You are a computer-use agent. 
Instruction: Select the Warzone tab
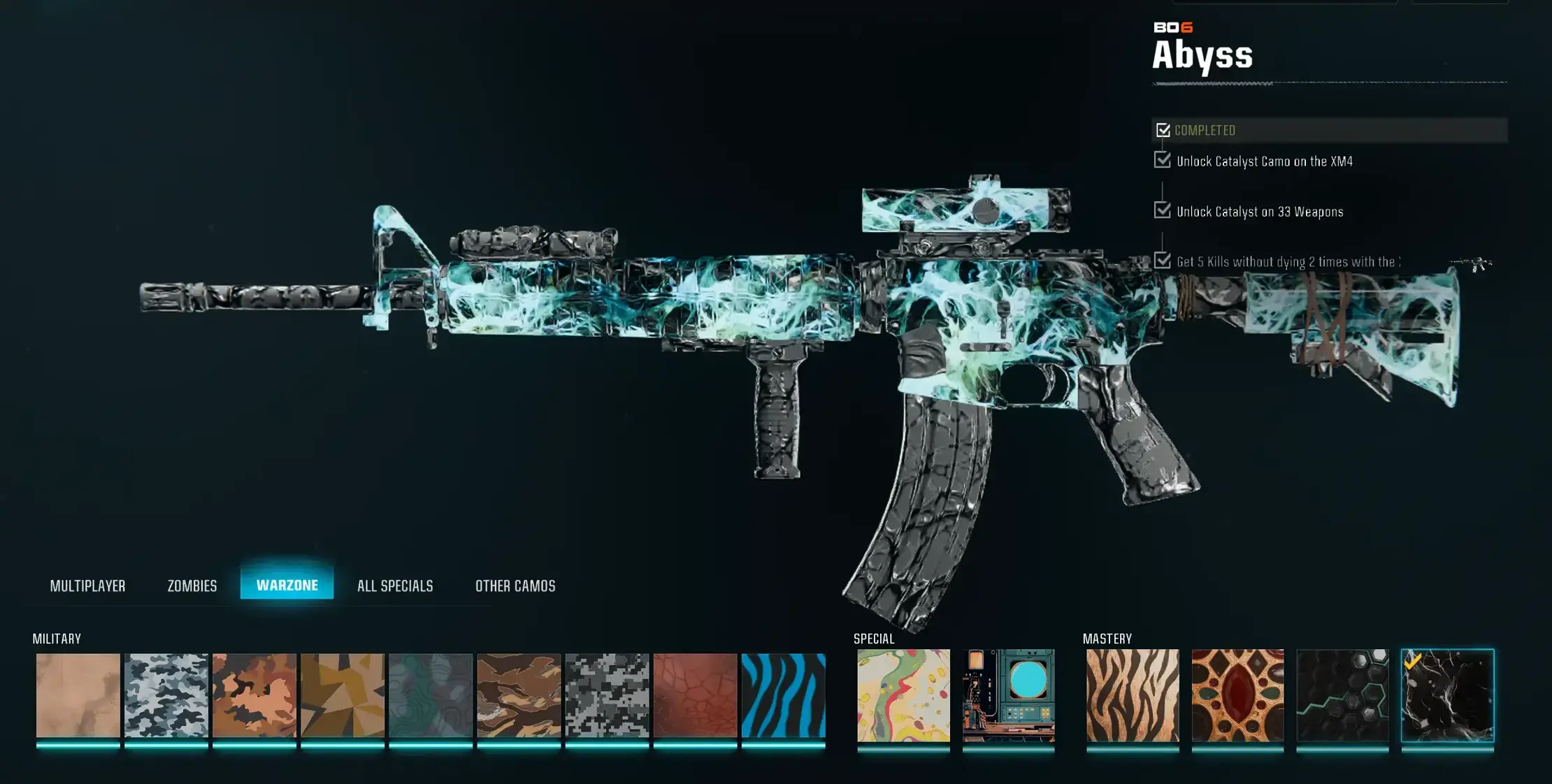(287, 585)
